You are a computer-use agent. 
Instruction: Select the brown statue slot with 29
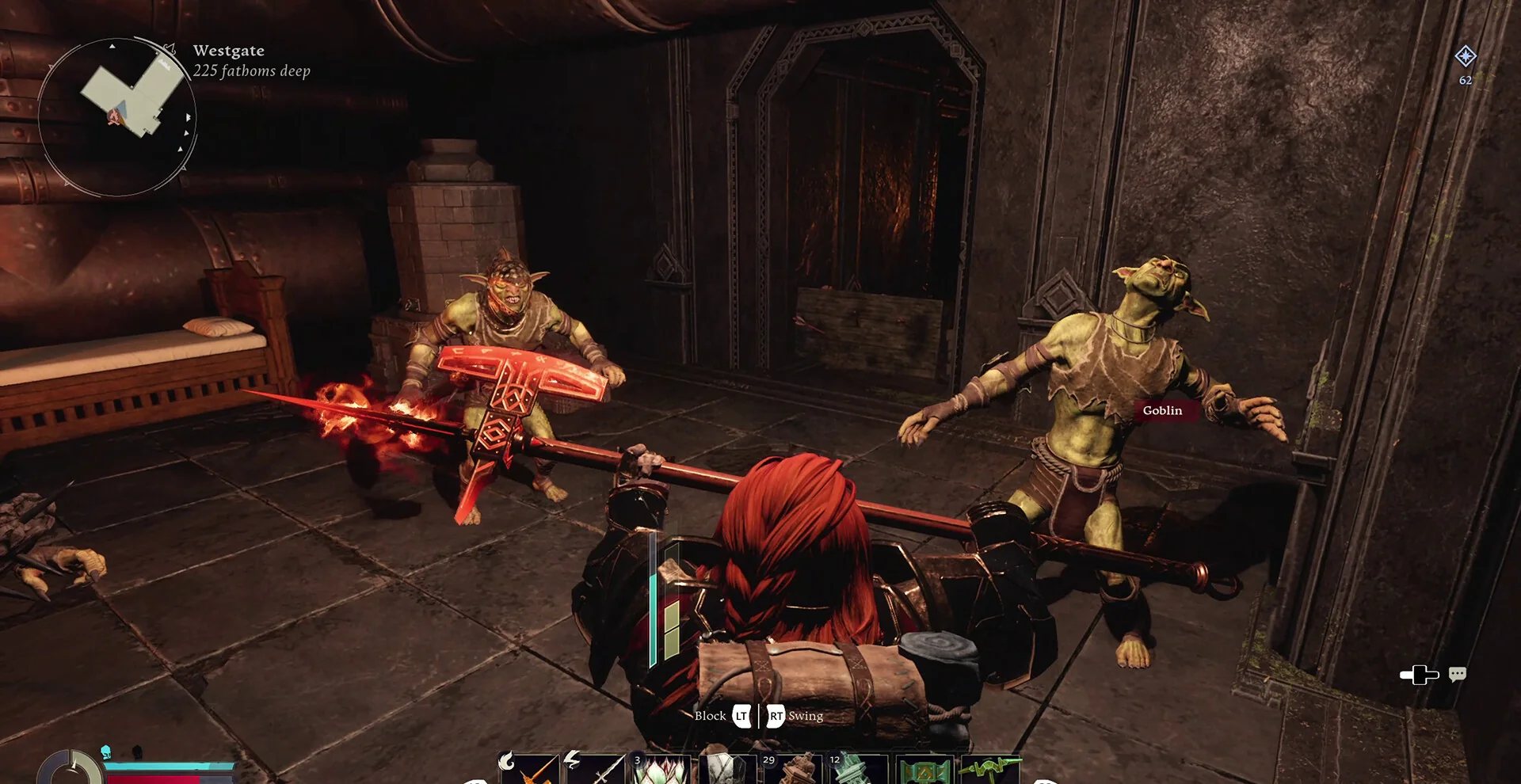pos(793,770)
